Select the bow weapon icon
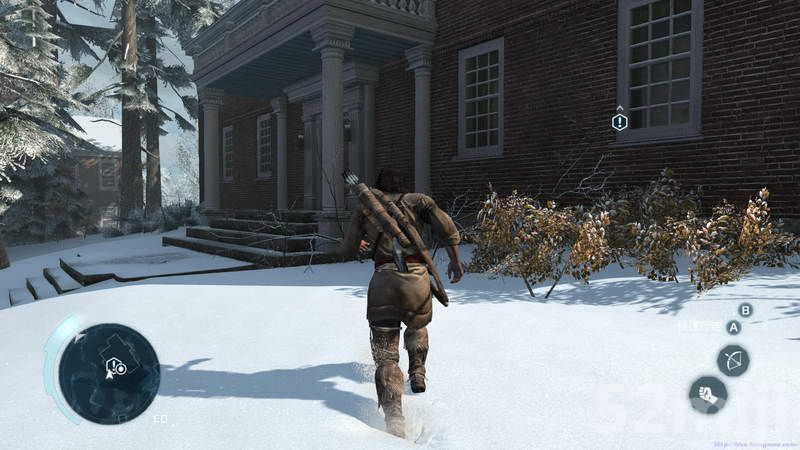The image size is (800, 450). click(x=733, y=360)
